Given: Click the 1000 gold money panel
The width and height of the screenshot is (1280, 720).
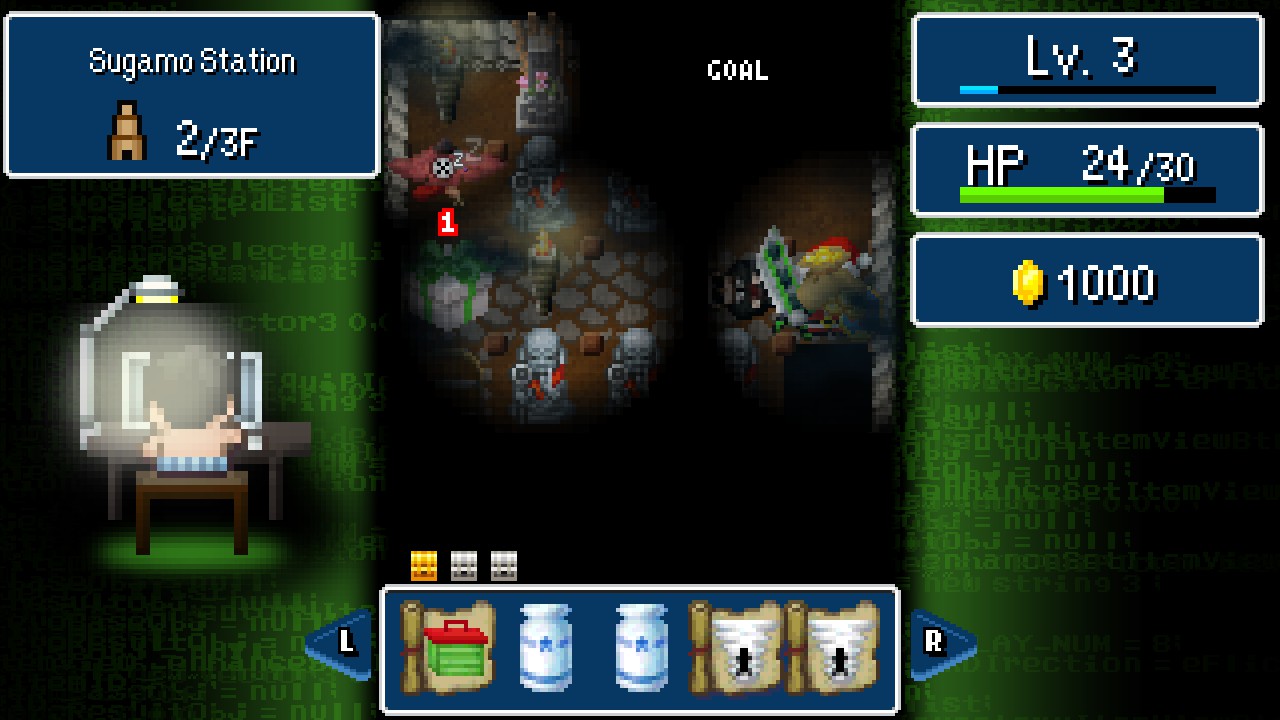Looking at the screenshot, I should [1086, 281].
